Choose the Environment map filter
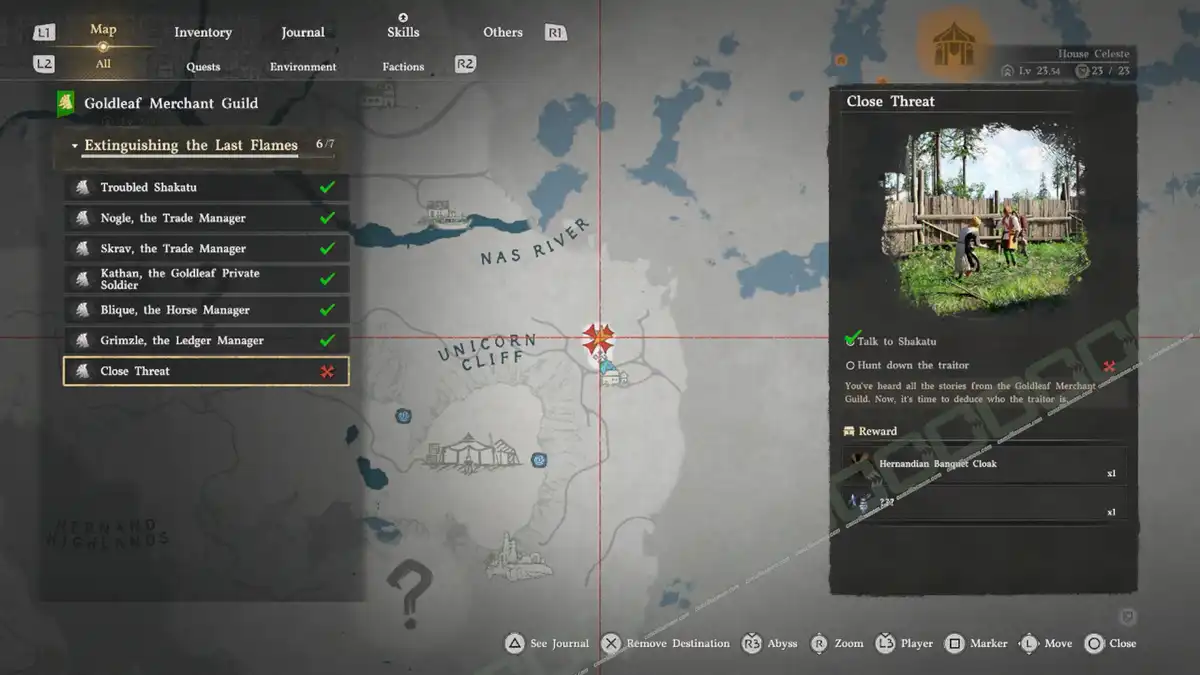The height and width of the screenshot is (675, 1200). pos(303,67)
